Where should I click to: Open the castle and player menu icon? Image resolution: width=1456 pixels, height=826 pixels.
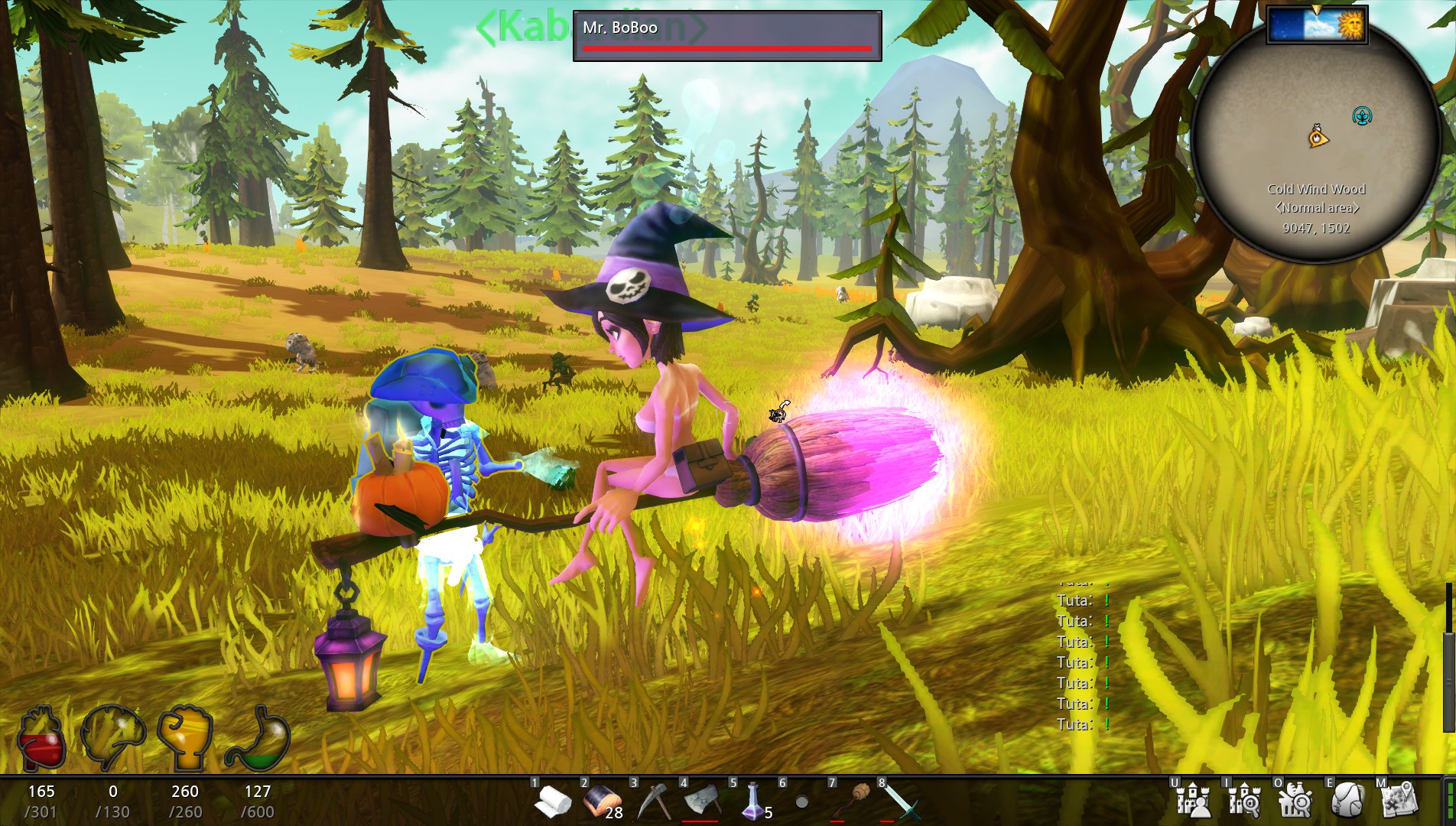point(1194,801)
